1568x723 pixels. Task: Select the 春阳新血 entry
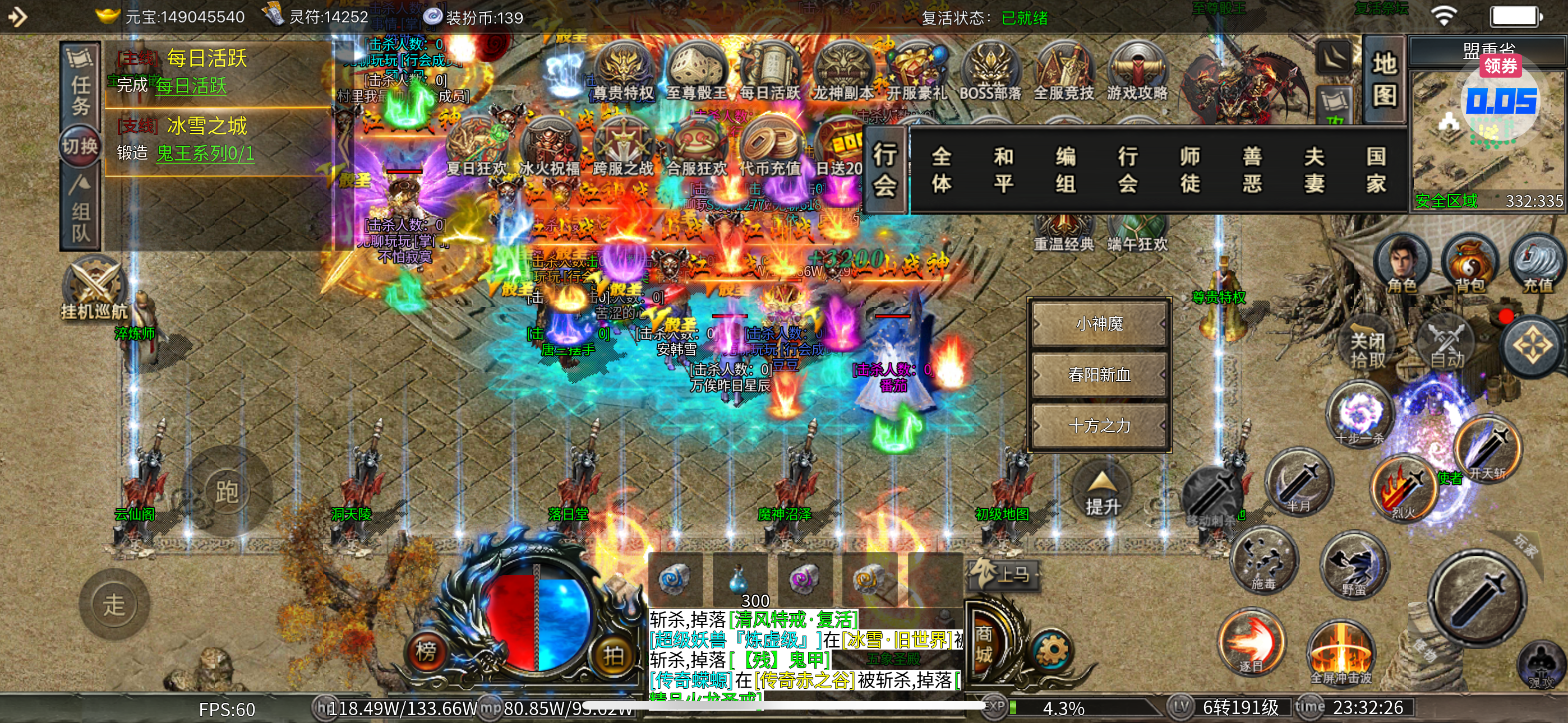click(x=1099, y=374)
